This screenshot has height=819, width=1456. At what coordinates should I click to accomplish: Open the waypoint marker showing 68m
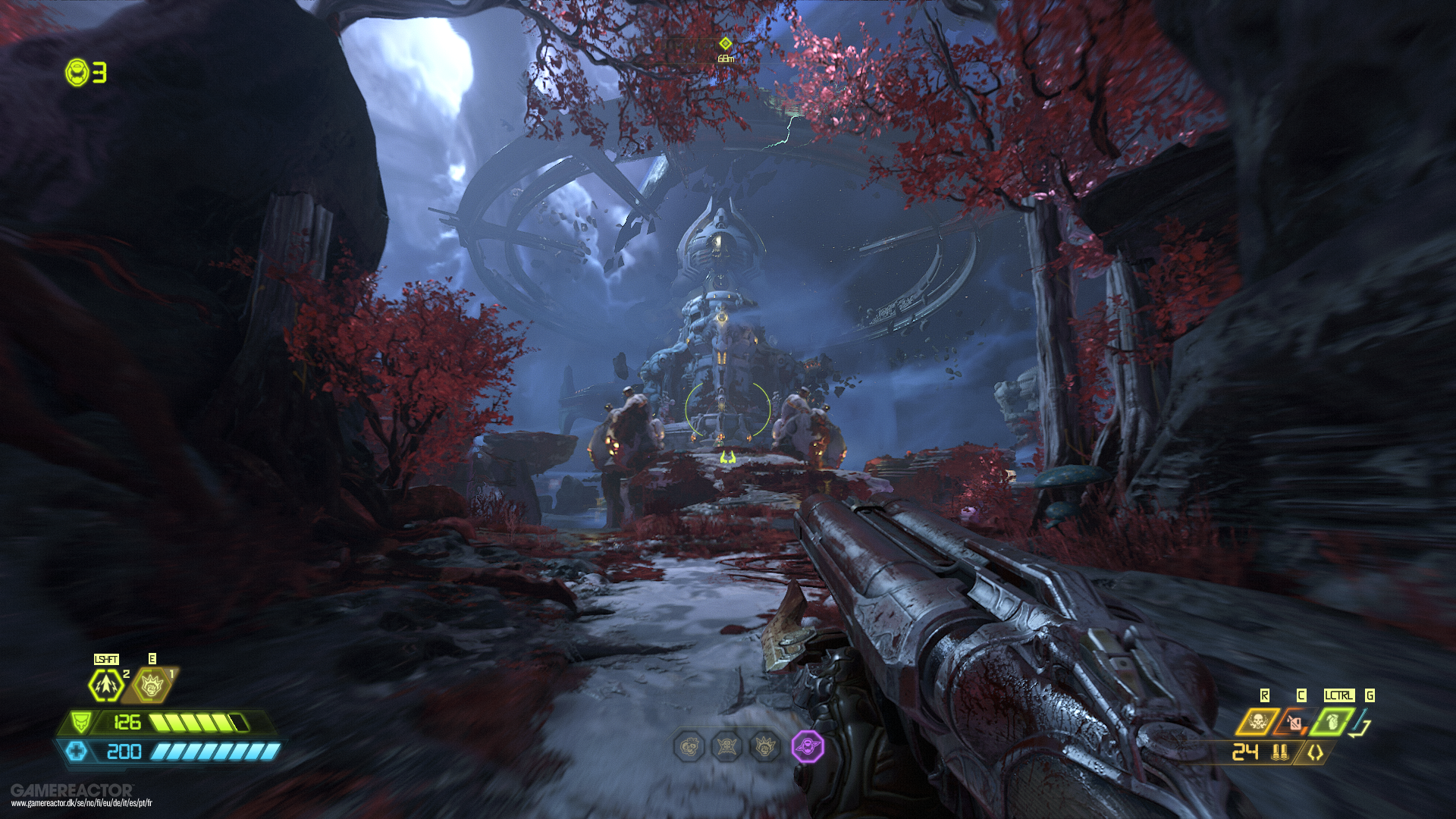pos(724,45)
